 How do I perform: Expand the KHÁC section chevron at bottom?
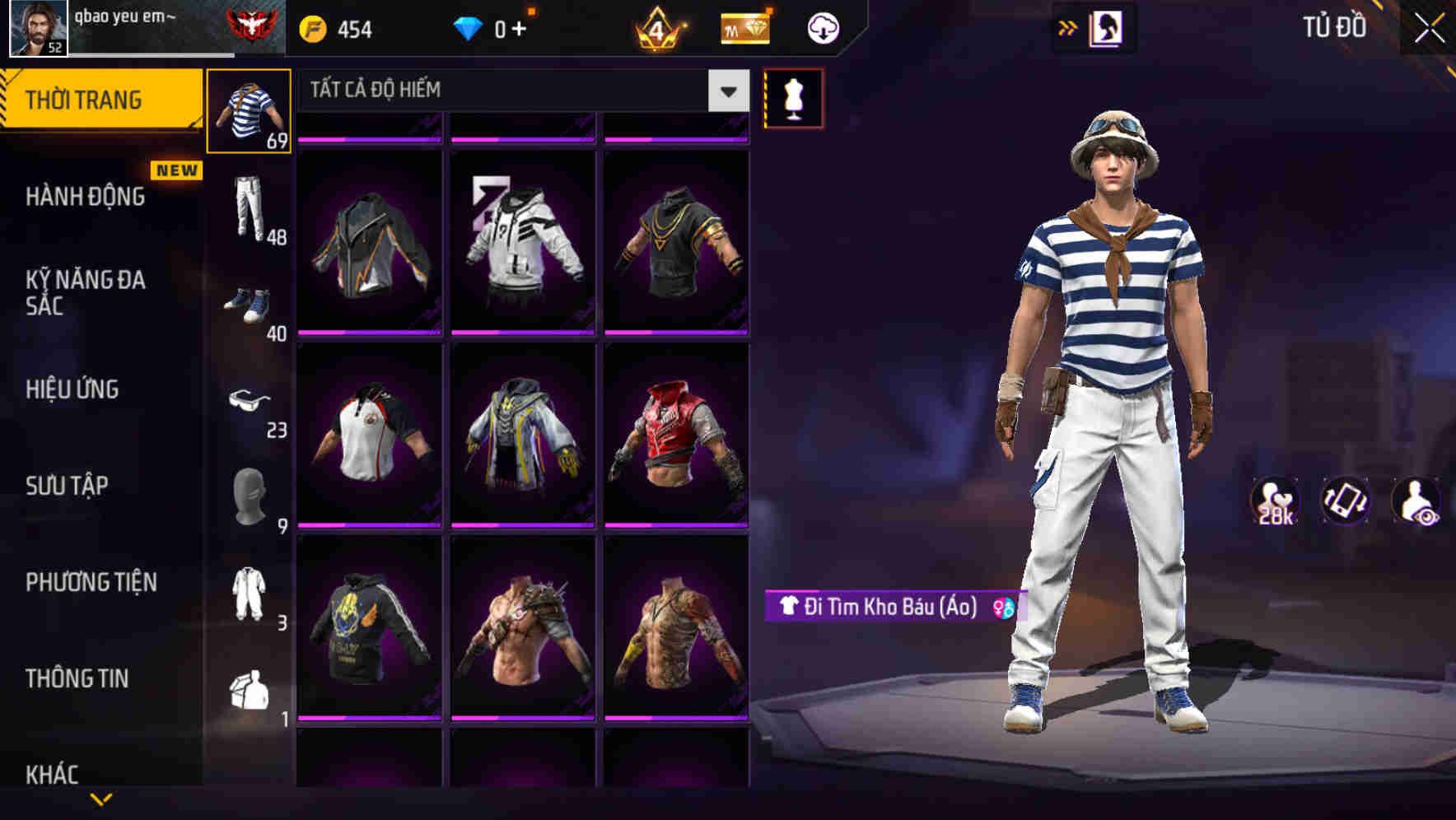coord(99,796)
